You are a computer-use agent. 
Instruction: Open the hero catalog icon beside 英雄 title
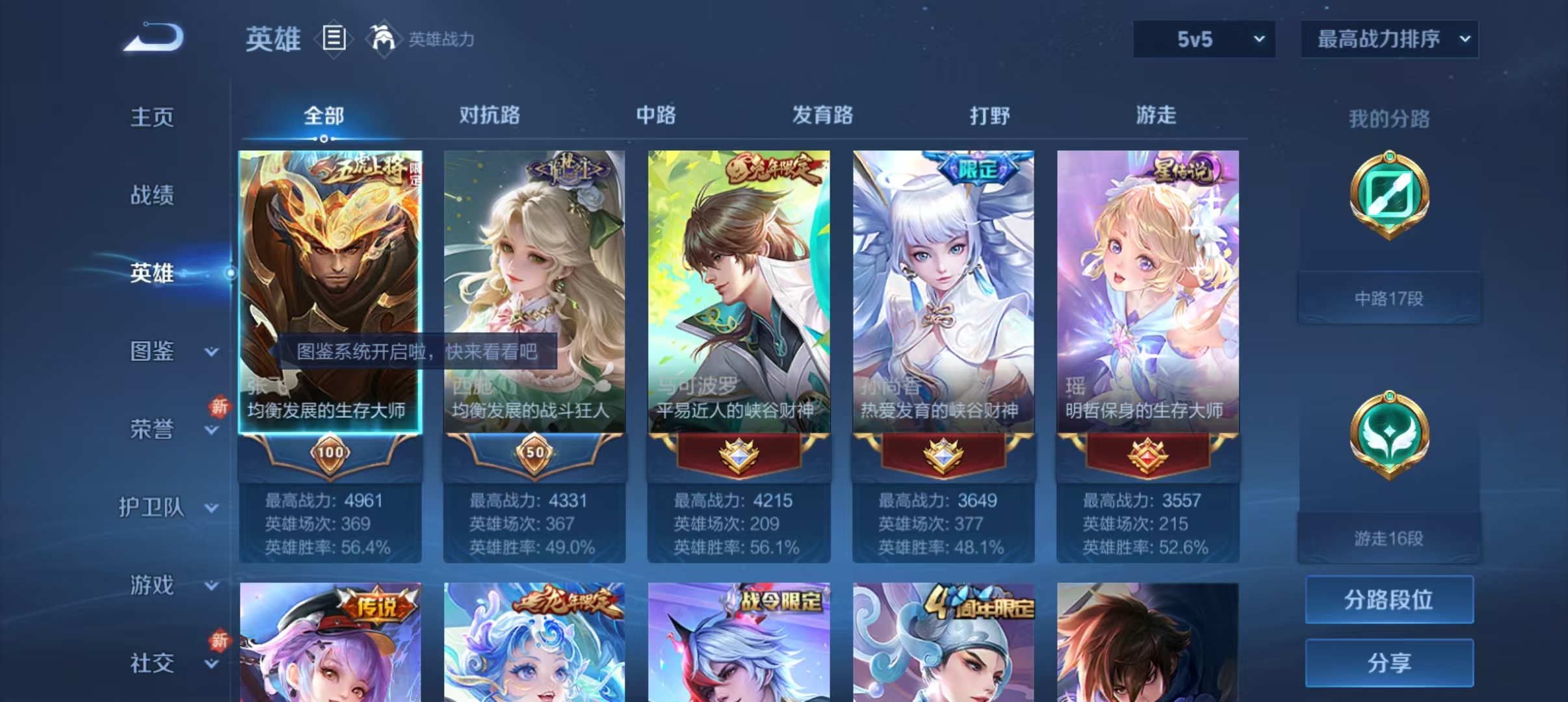[x=333, y=40]
